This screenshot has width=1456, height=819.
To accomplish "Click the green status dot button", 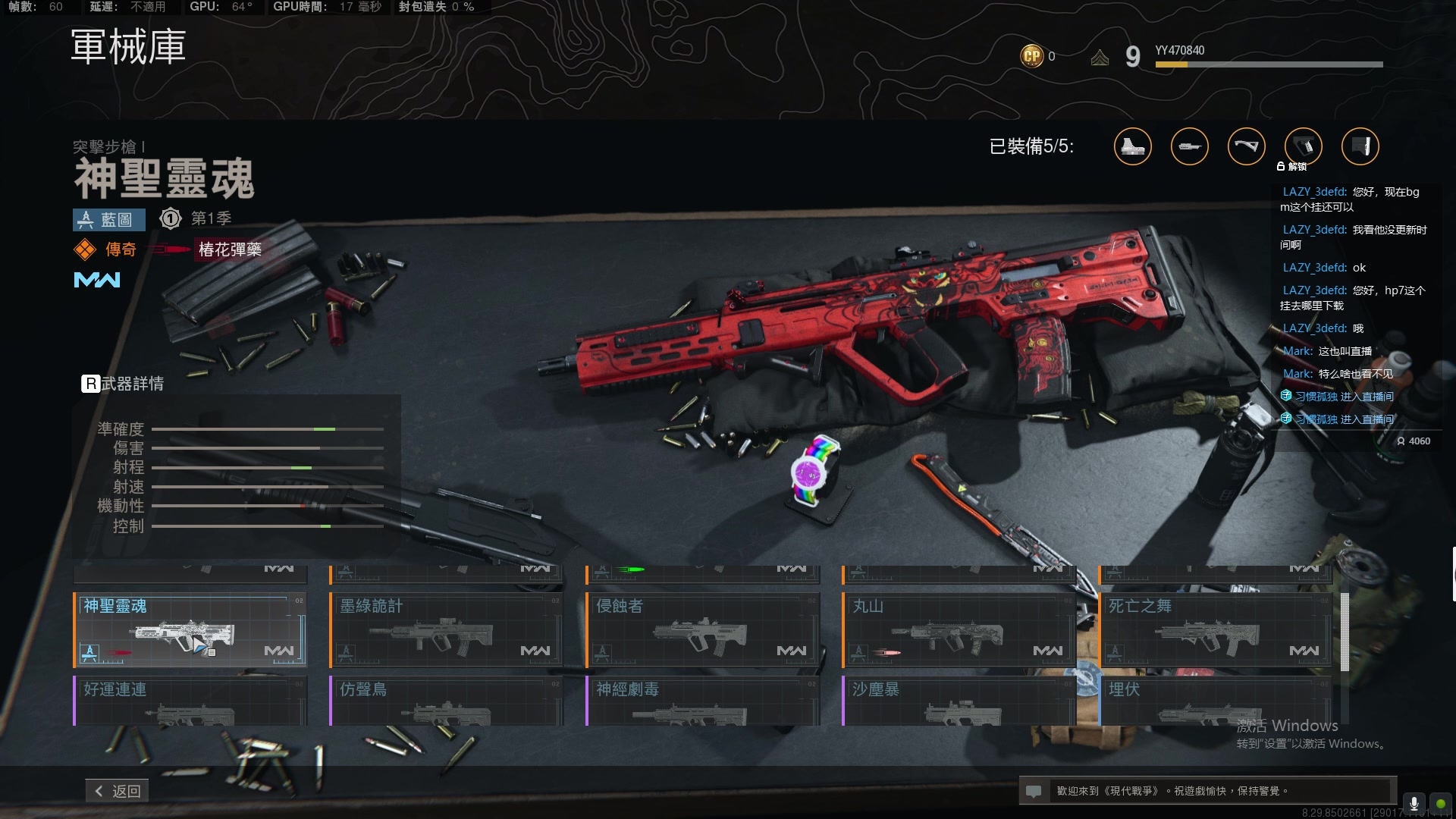I will (x=1440, y=803).
